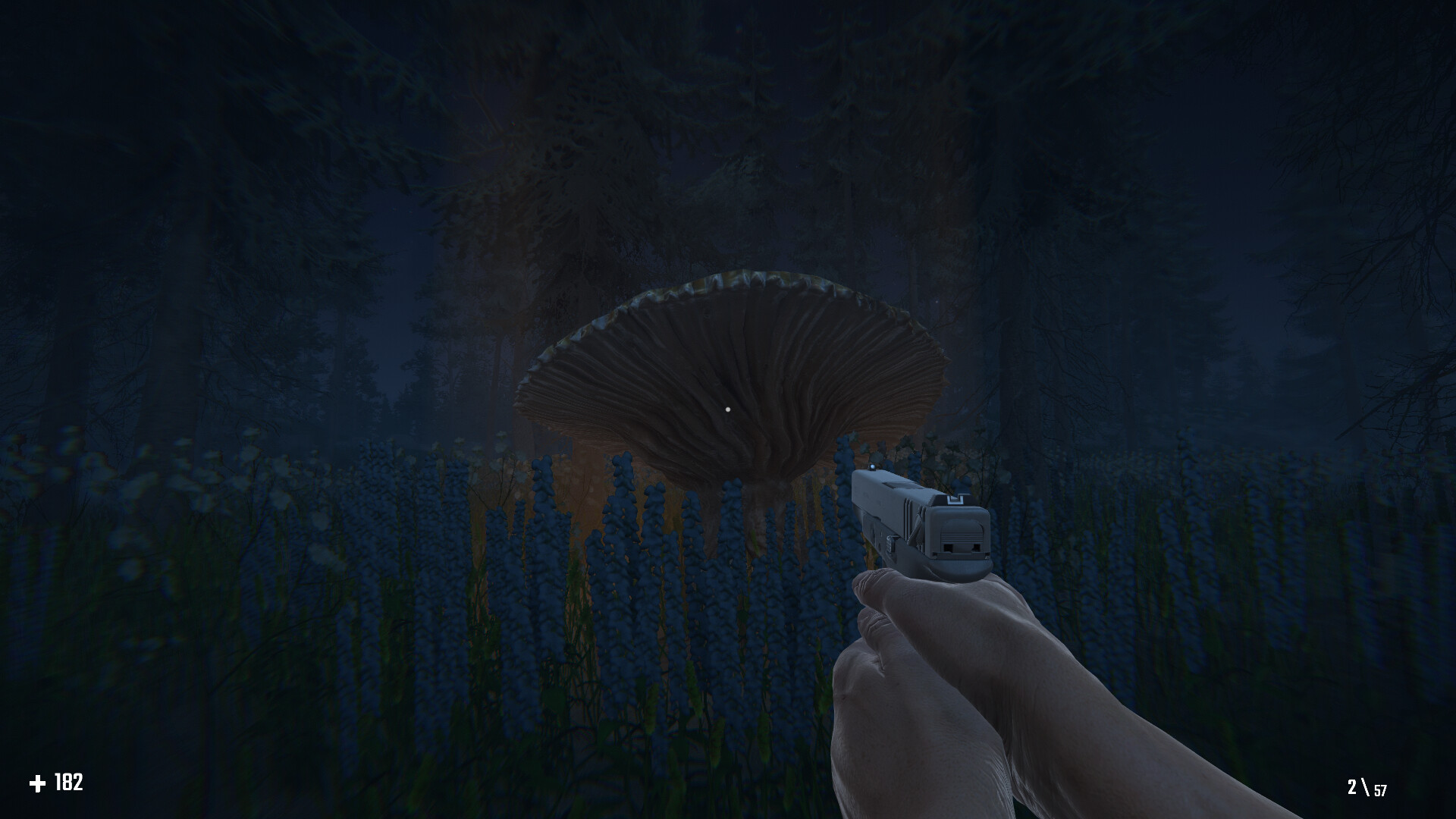Select the health value 182
The width and height of the screenshot is (1456, 819).
point(67,782)
